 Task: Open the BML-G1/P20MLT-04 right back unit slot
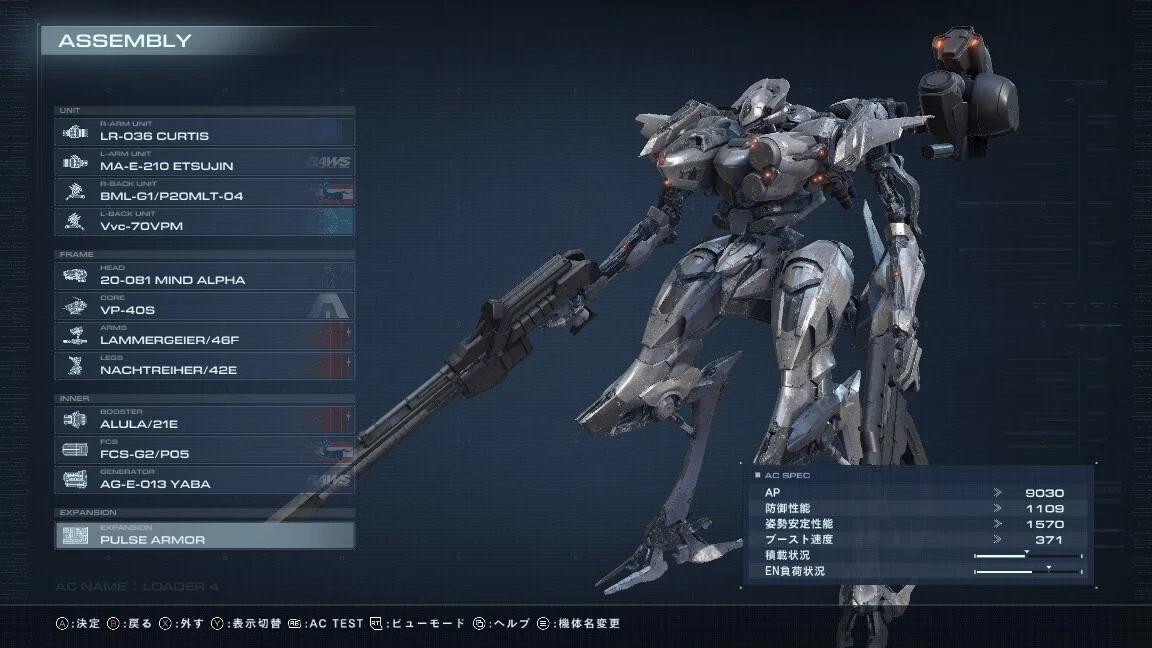coord(205,192)
